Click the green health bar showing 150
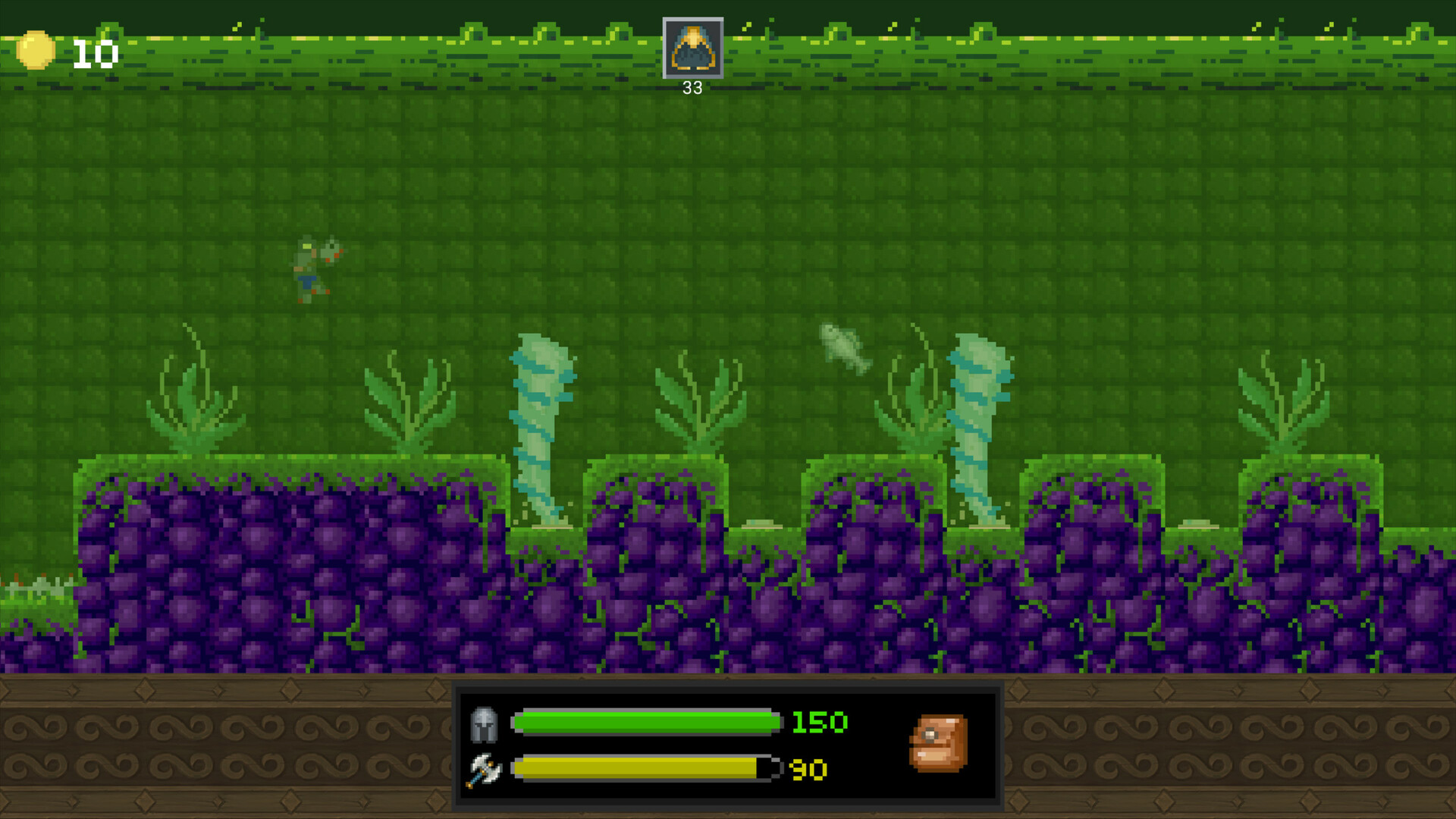The image size is (1456, 819). click(x=645, y=723)
